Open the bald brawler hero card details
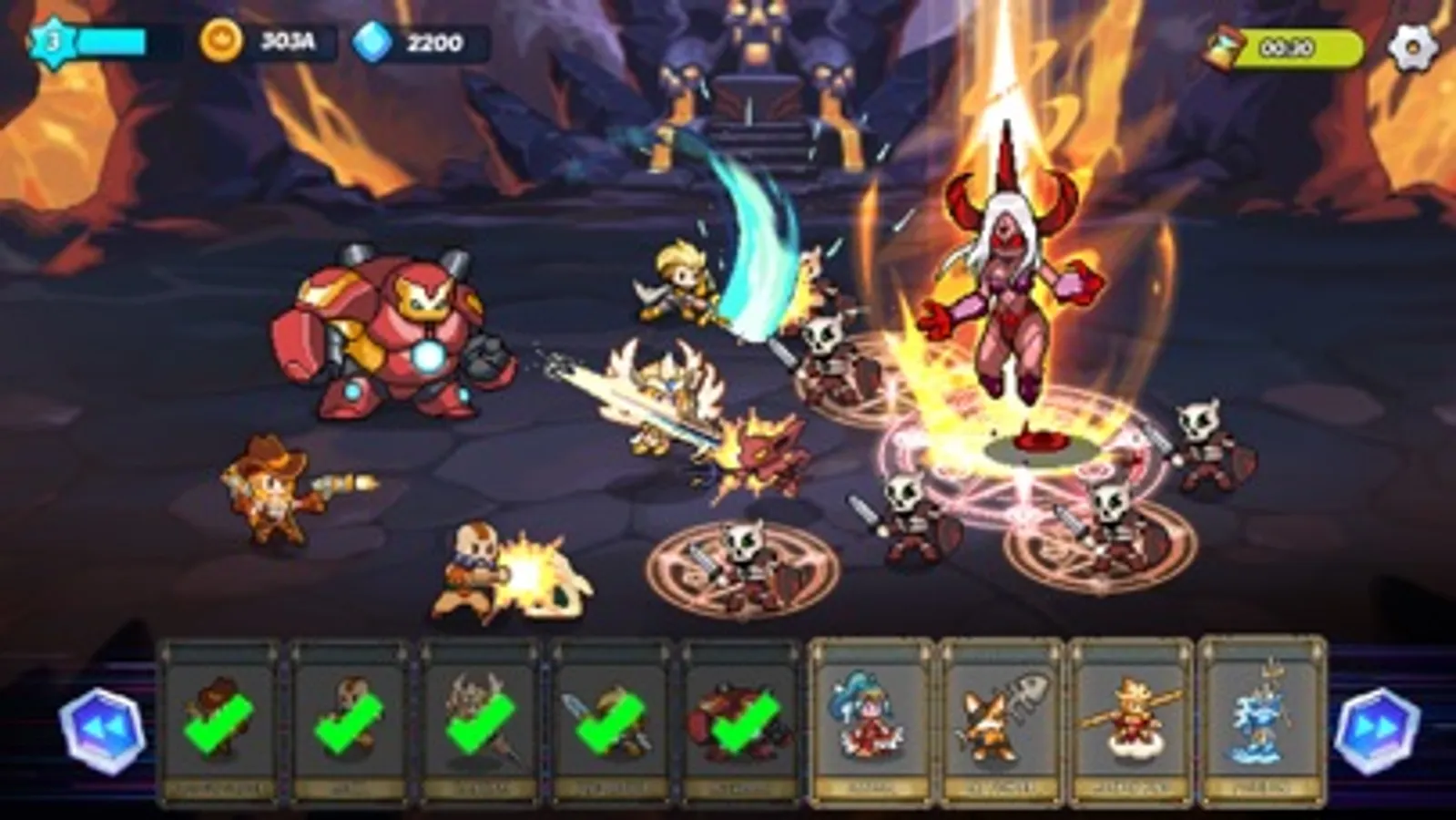This screenshot has height=820, width=1456. point(351,724)
